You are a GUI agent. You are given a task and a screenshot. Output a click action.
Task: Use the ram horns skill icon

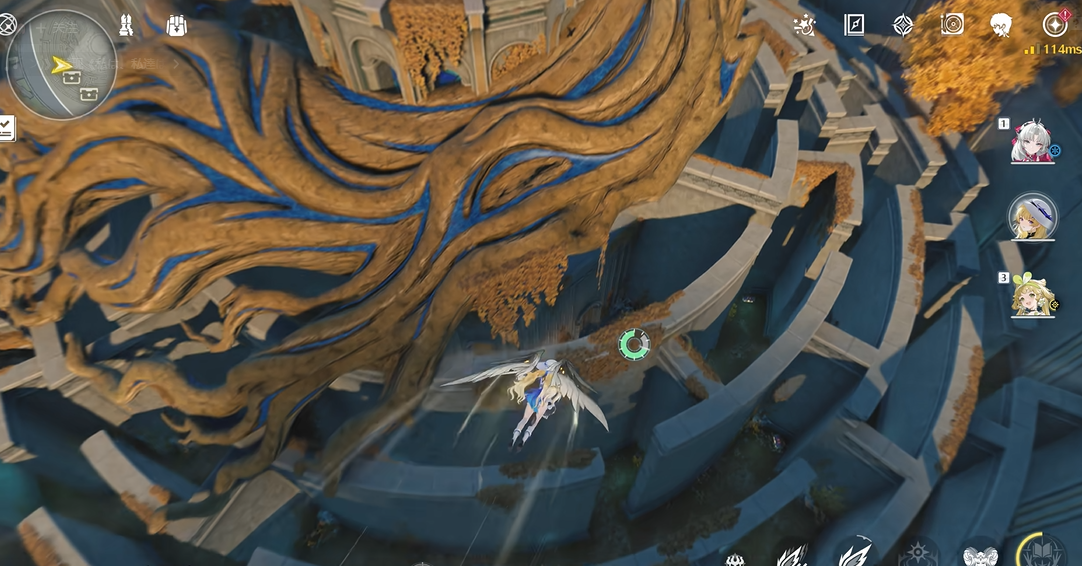point(980,556)
